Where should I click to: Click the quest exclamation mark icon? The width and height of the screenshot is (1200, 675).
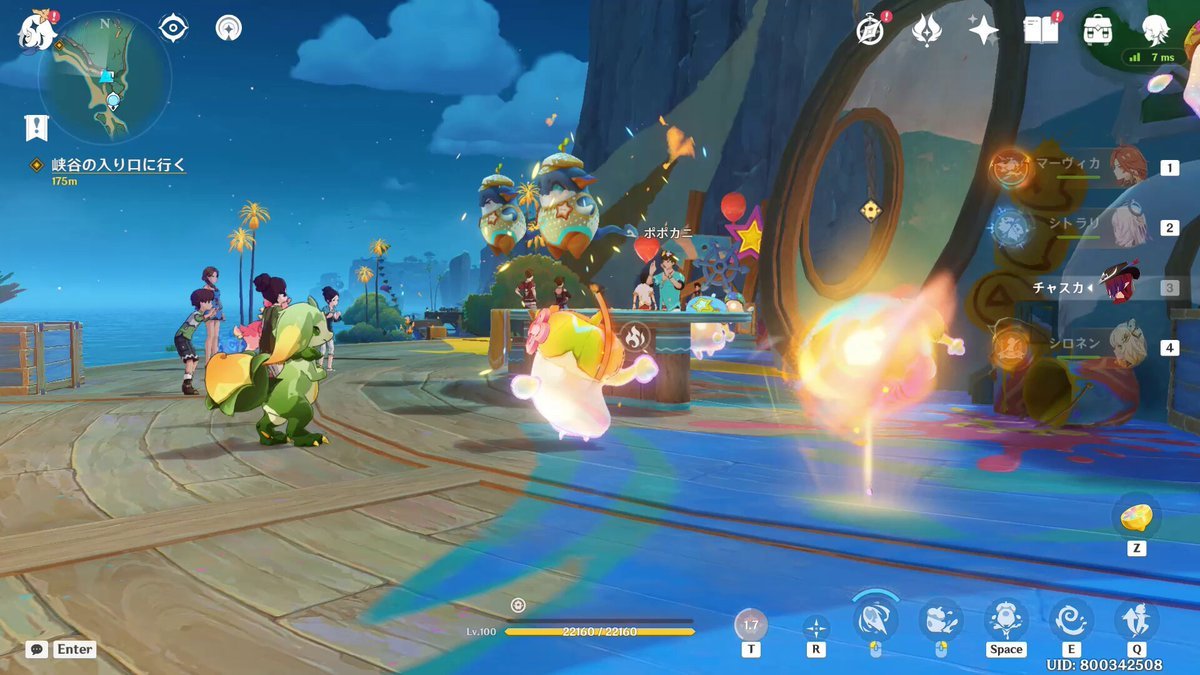[37, 127]
